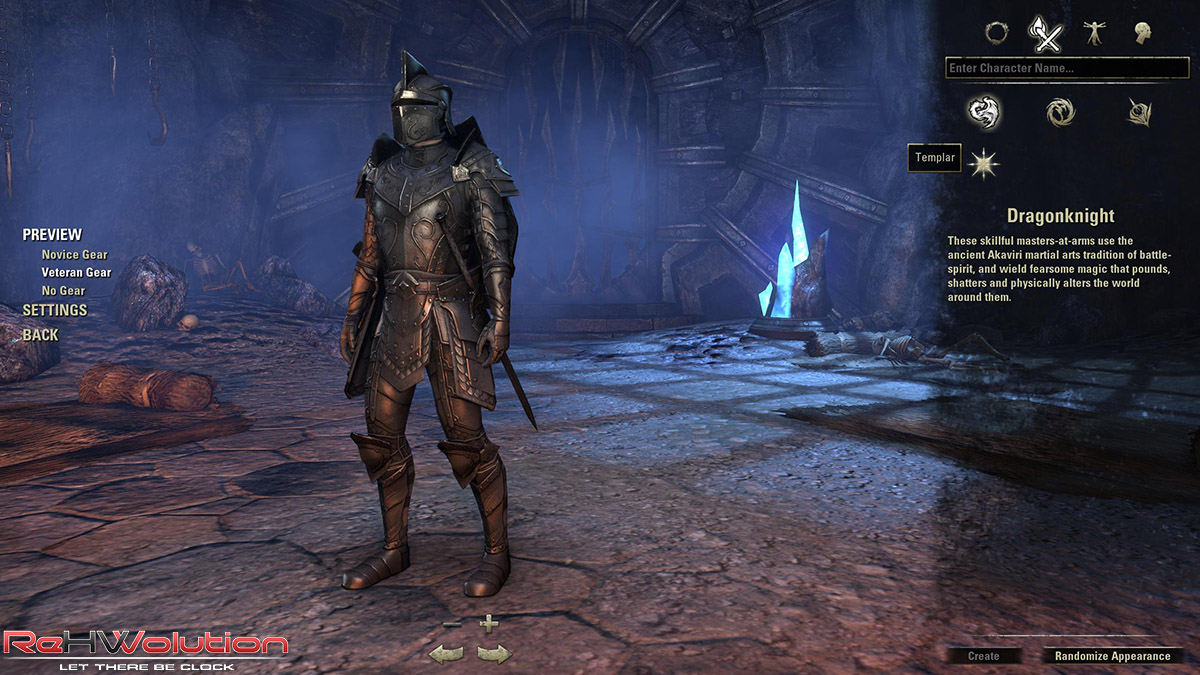Open the body customization tab (human figure)
Screen dimensions: 1200x675
click(x=1094, y=33)
